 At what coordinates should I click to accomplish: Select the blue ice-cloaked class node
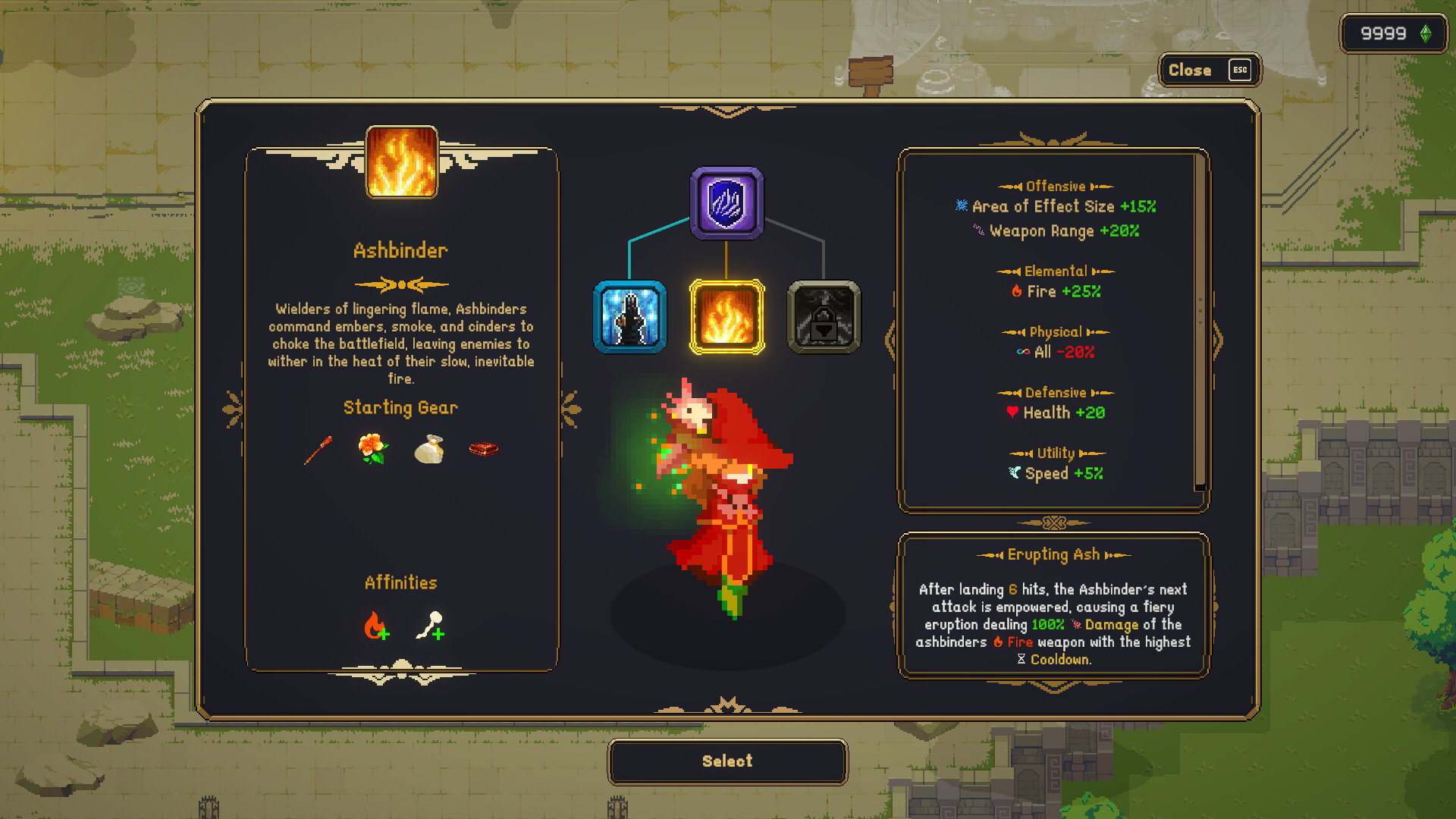[629, 318]
